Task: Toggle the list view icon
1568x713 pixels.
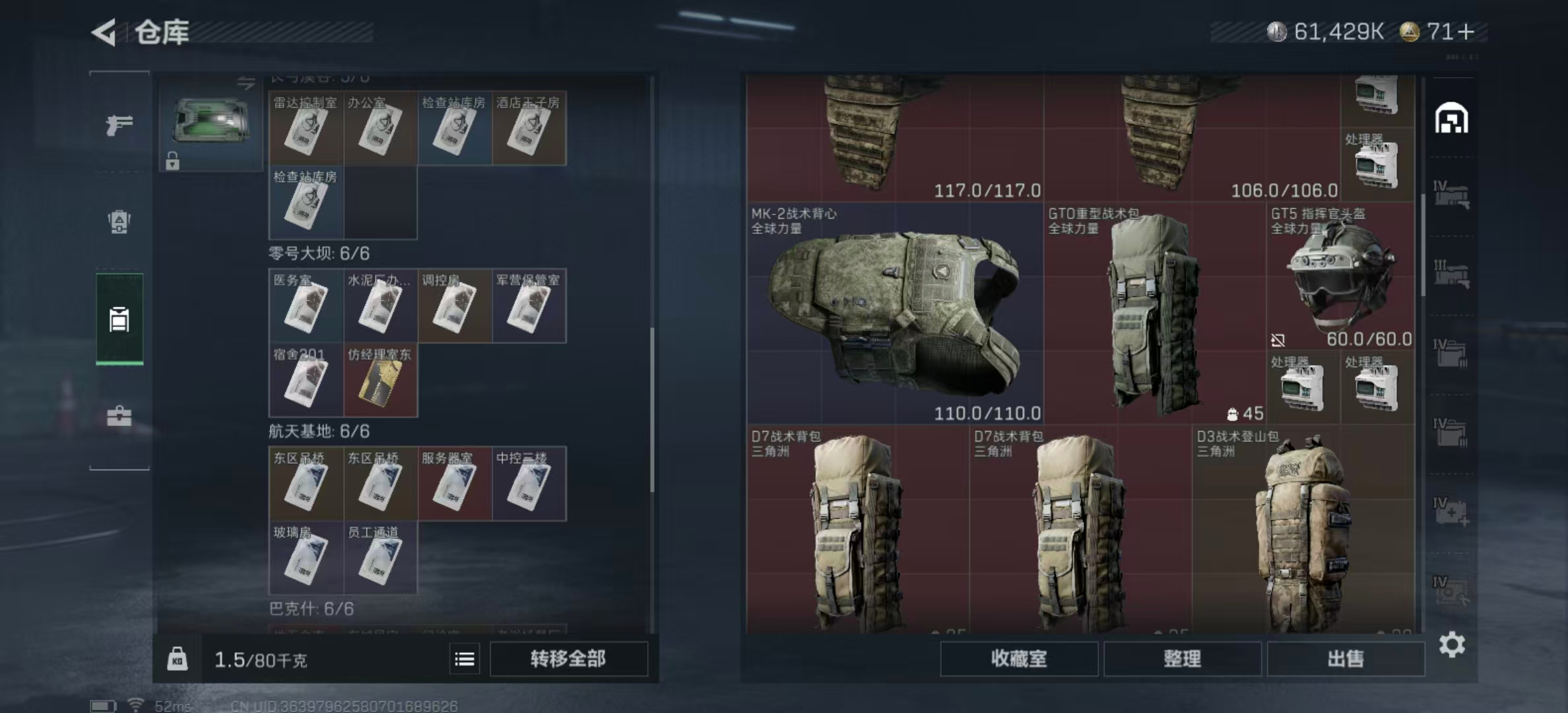Action: (x=465, y=659)
